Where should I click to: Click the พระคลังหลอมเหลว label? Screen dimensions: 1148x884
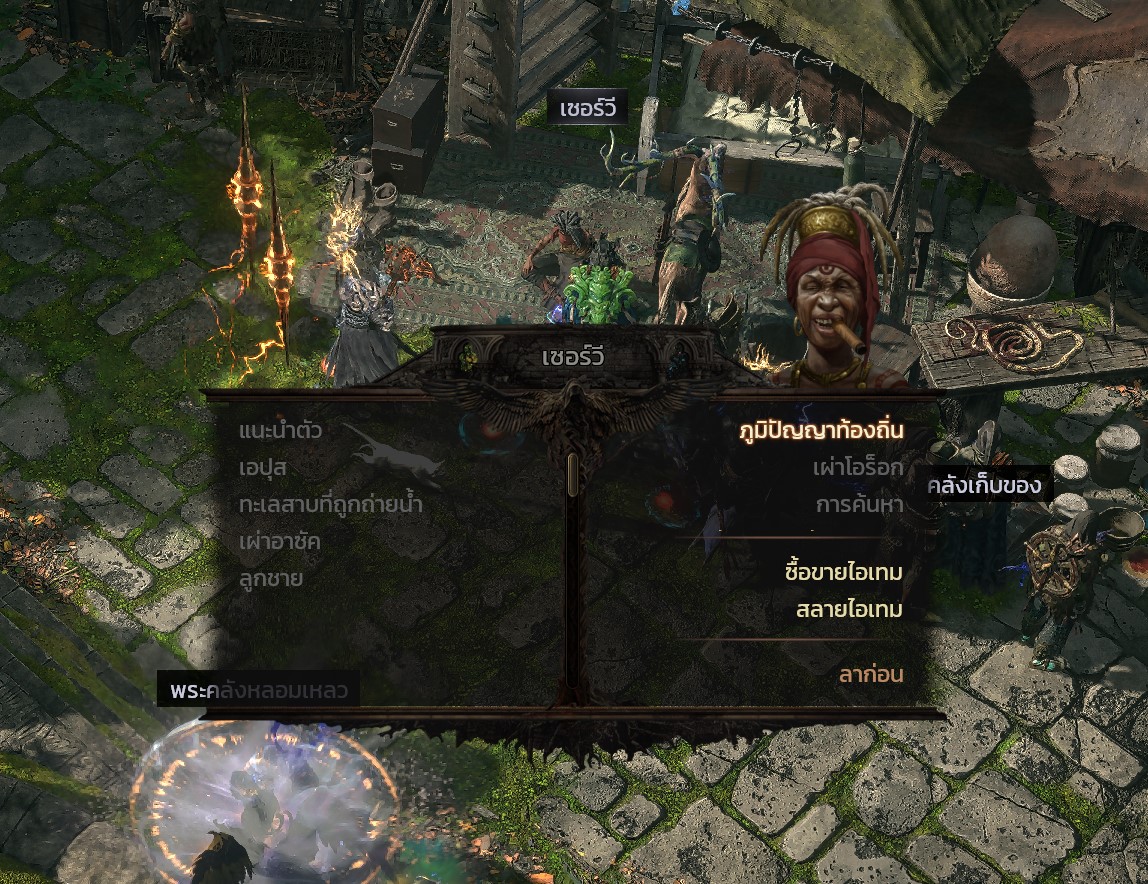[258, 691]
